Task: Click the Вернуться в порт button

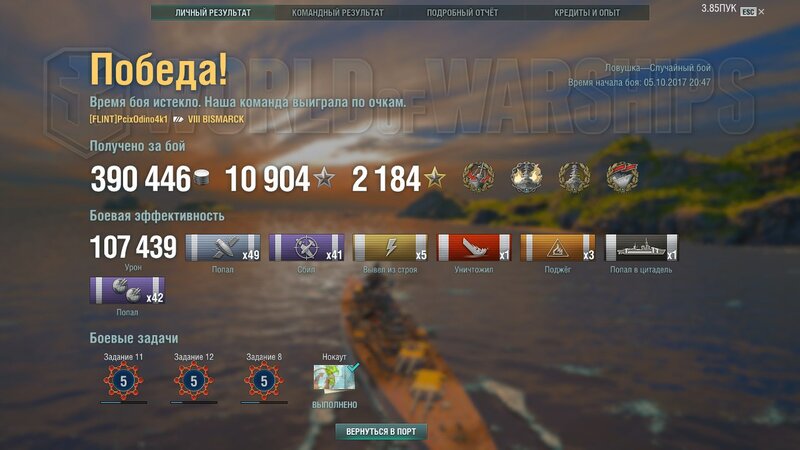Action: coord(381,432)
